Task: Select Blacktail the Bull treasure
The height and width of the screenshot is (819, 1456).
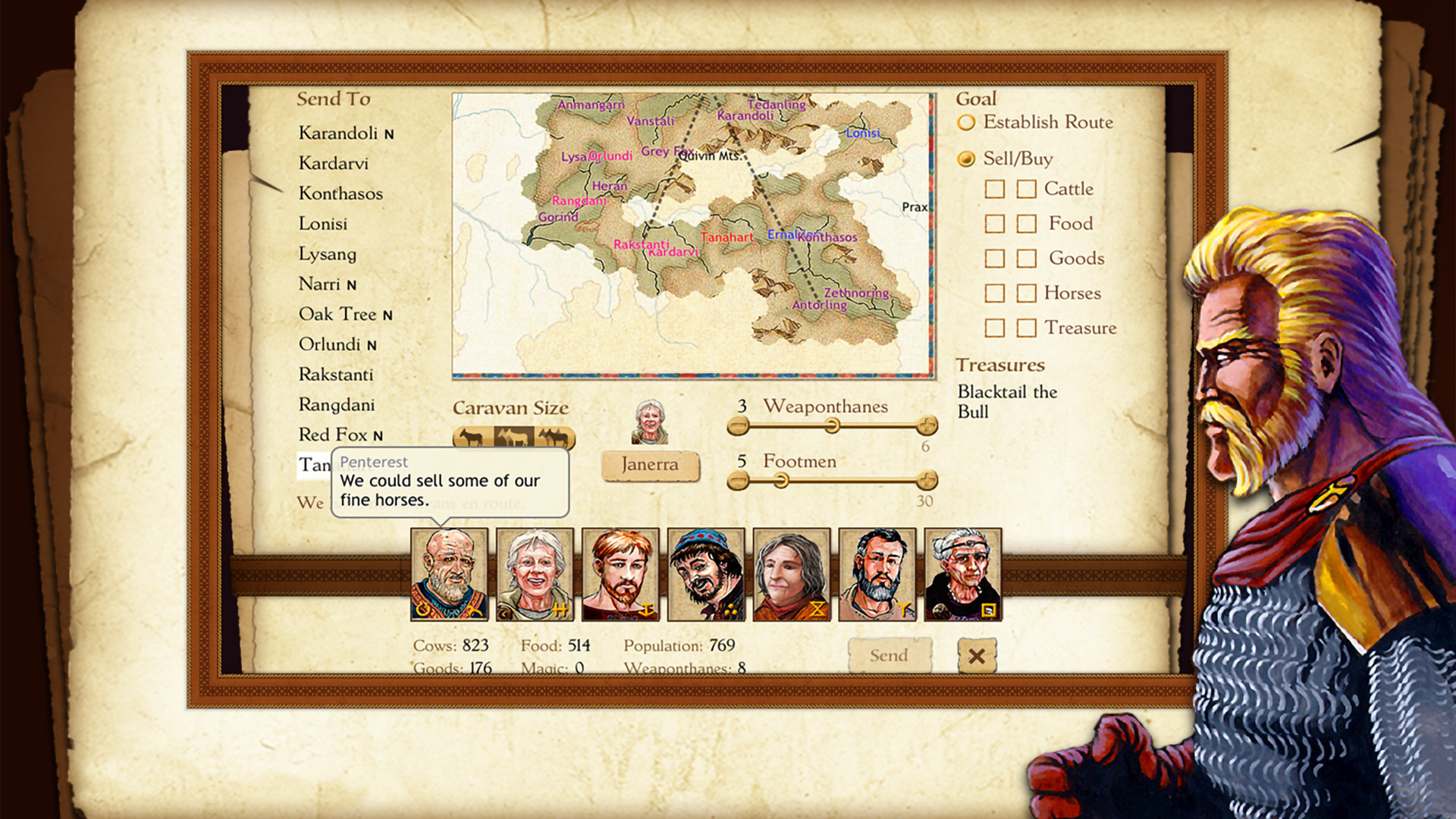Action: tap(1006, 402)
